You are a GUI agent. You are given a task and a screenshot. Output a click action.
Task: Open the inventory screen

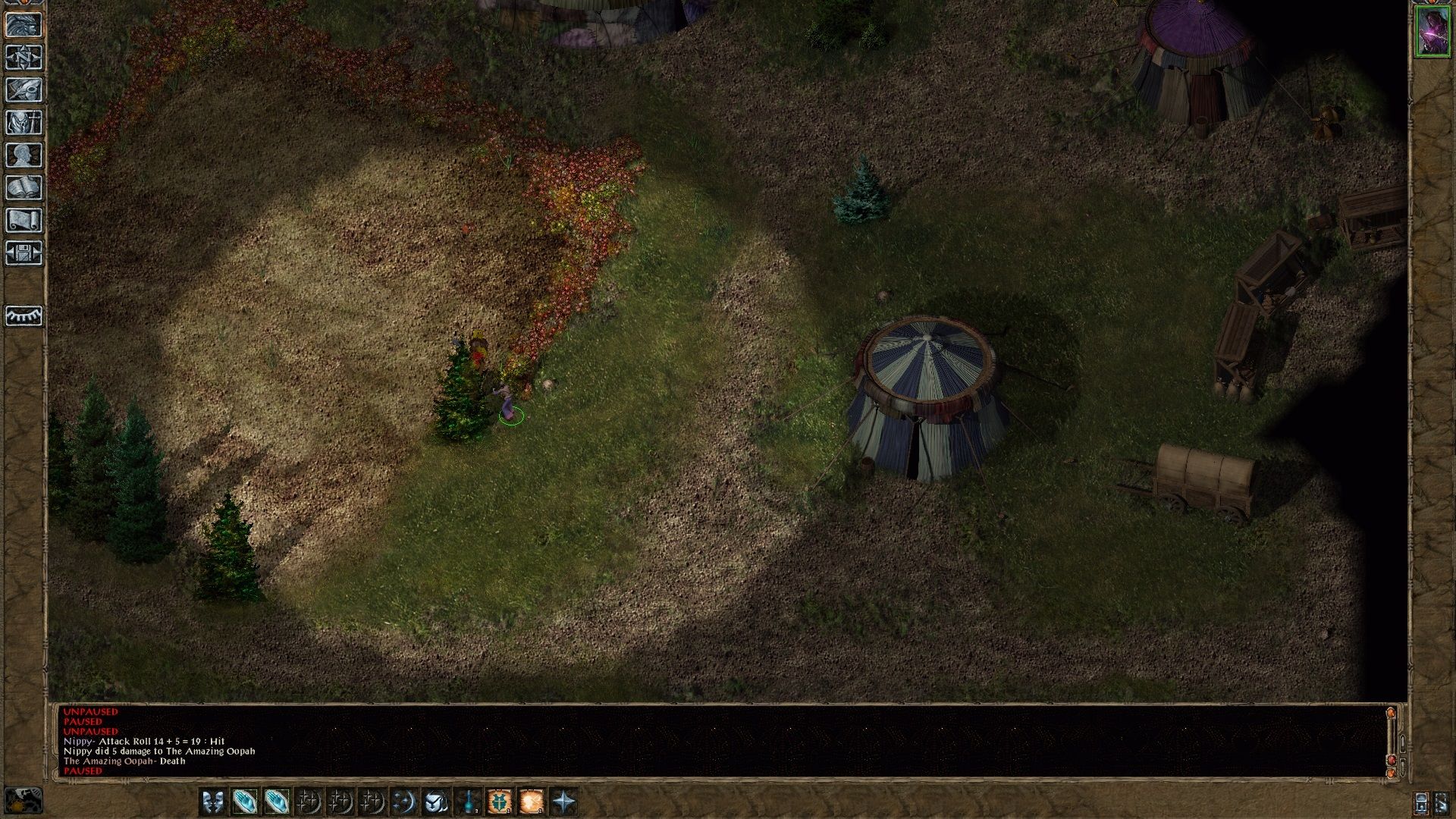pyautogui.click(x=24, y=123)
